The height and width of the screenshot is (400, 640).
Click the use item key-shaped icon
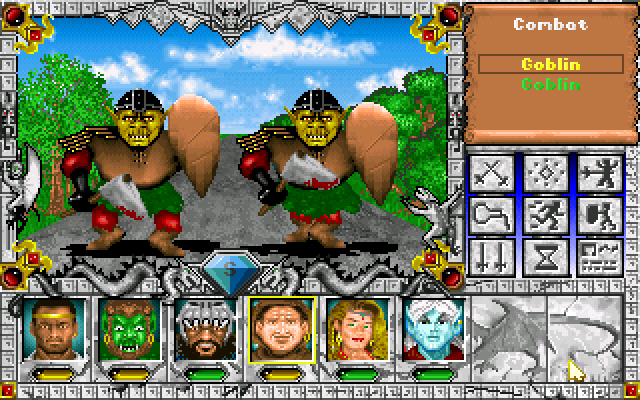pyautogui.click(x=490, y=213)
